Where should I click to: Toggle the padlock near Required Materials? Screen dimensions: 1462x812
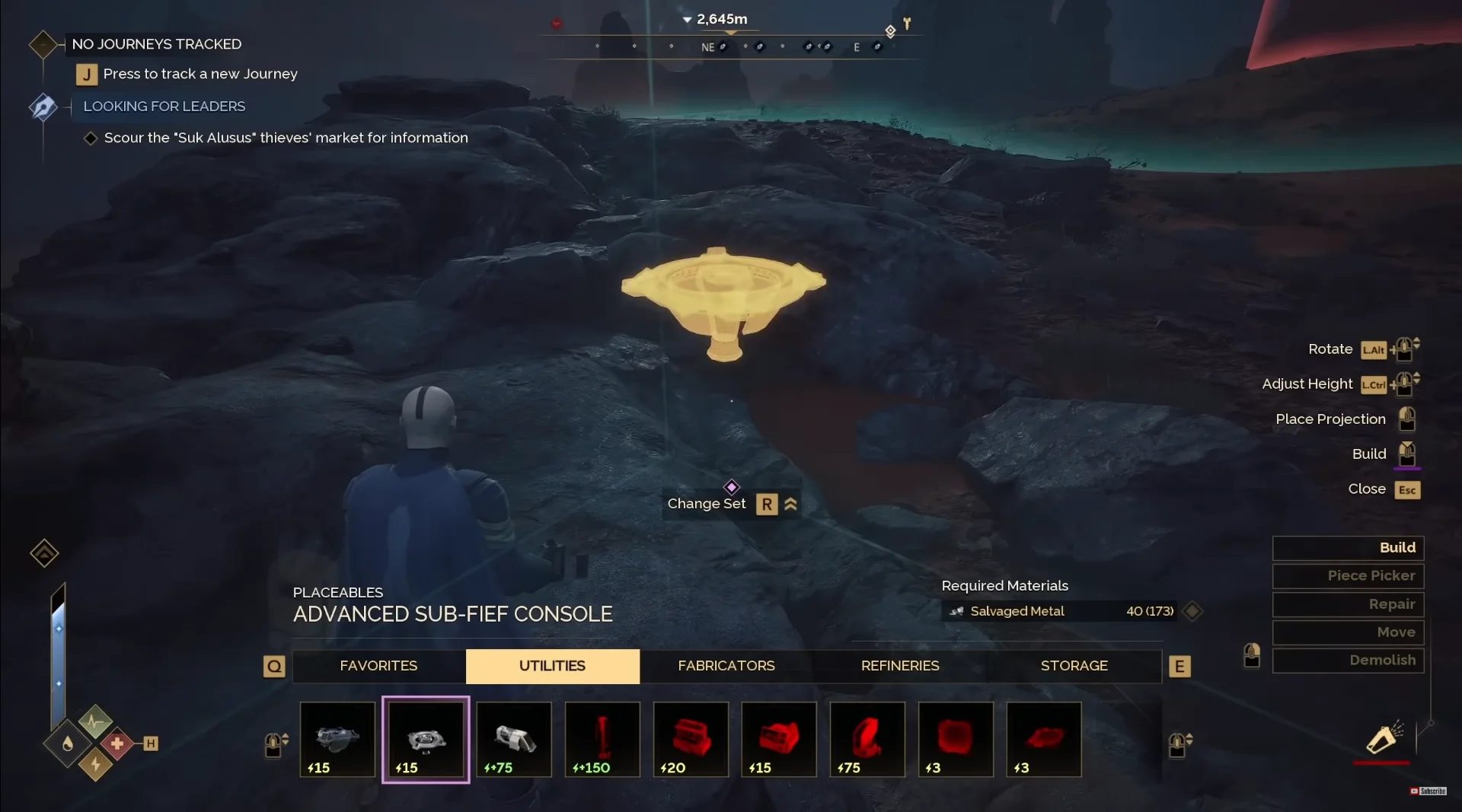click(1252, 656)
